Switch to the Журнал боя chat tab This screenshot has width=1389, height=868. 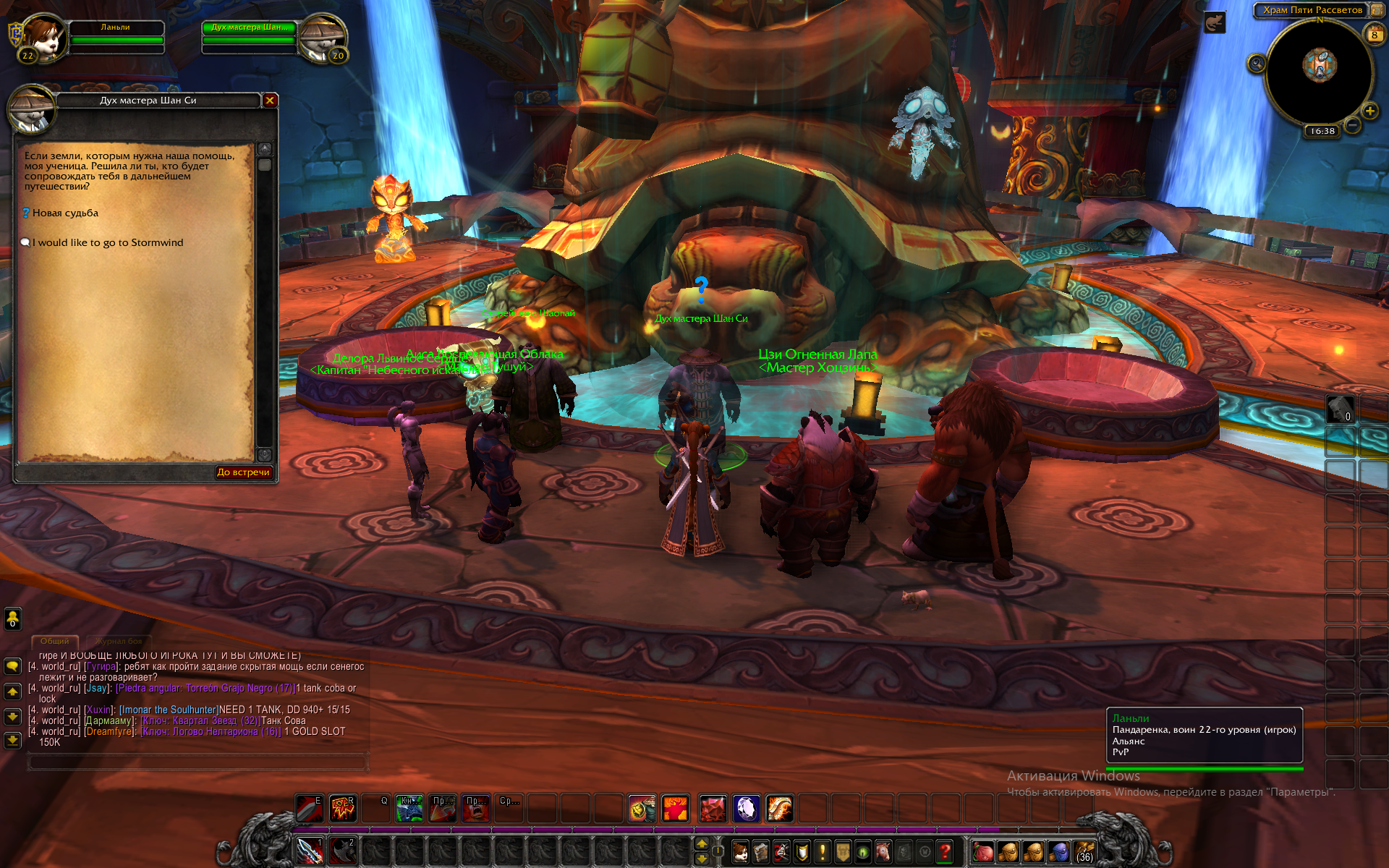pos(119,642)
